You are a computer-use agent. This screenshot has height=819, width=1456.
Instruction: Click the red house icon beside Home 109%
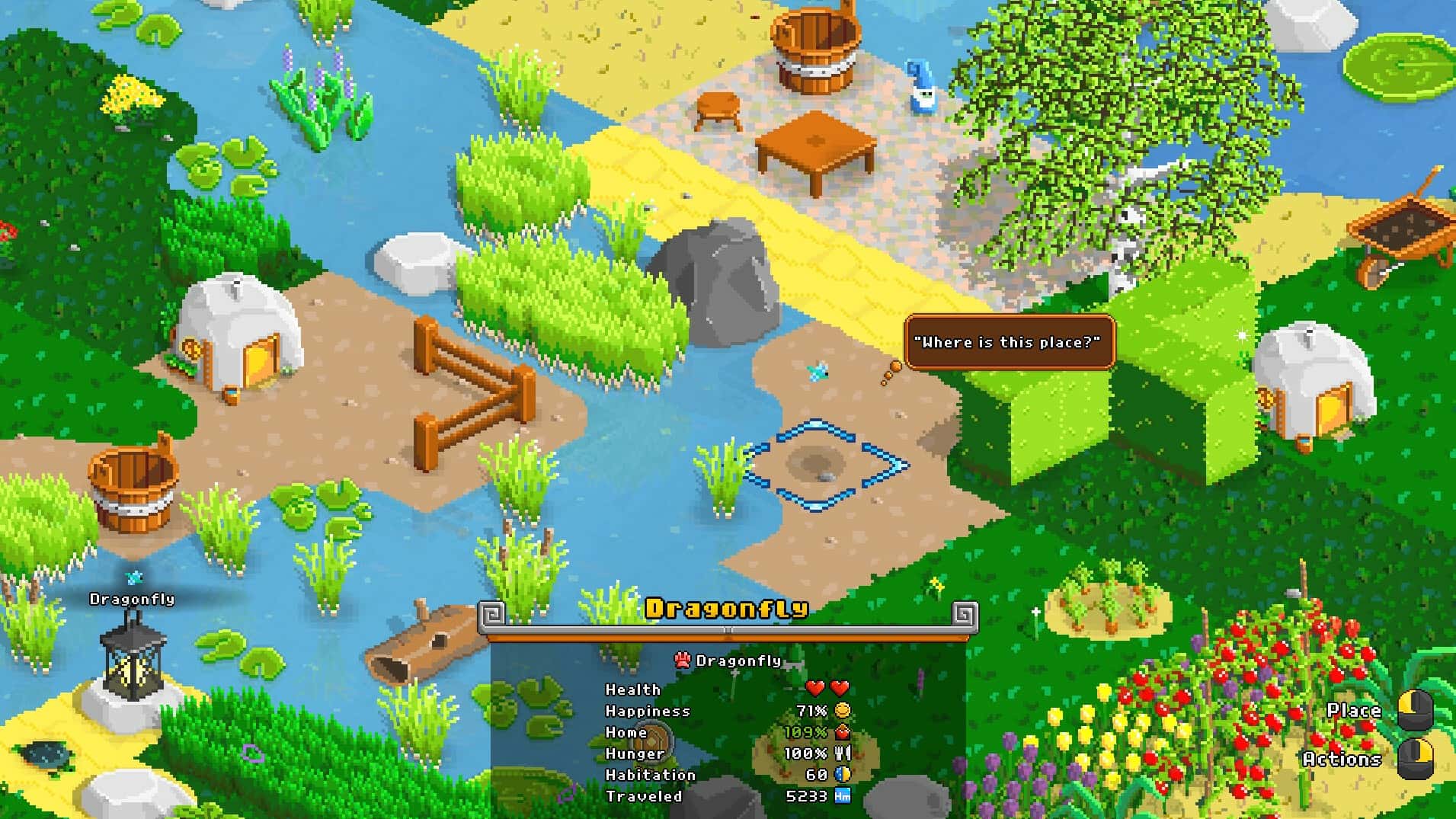pos(841,731)
